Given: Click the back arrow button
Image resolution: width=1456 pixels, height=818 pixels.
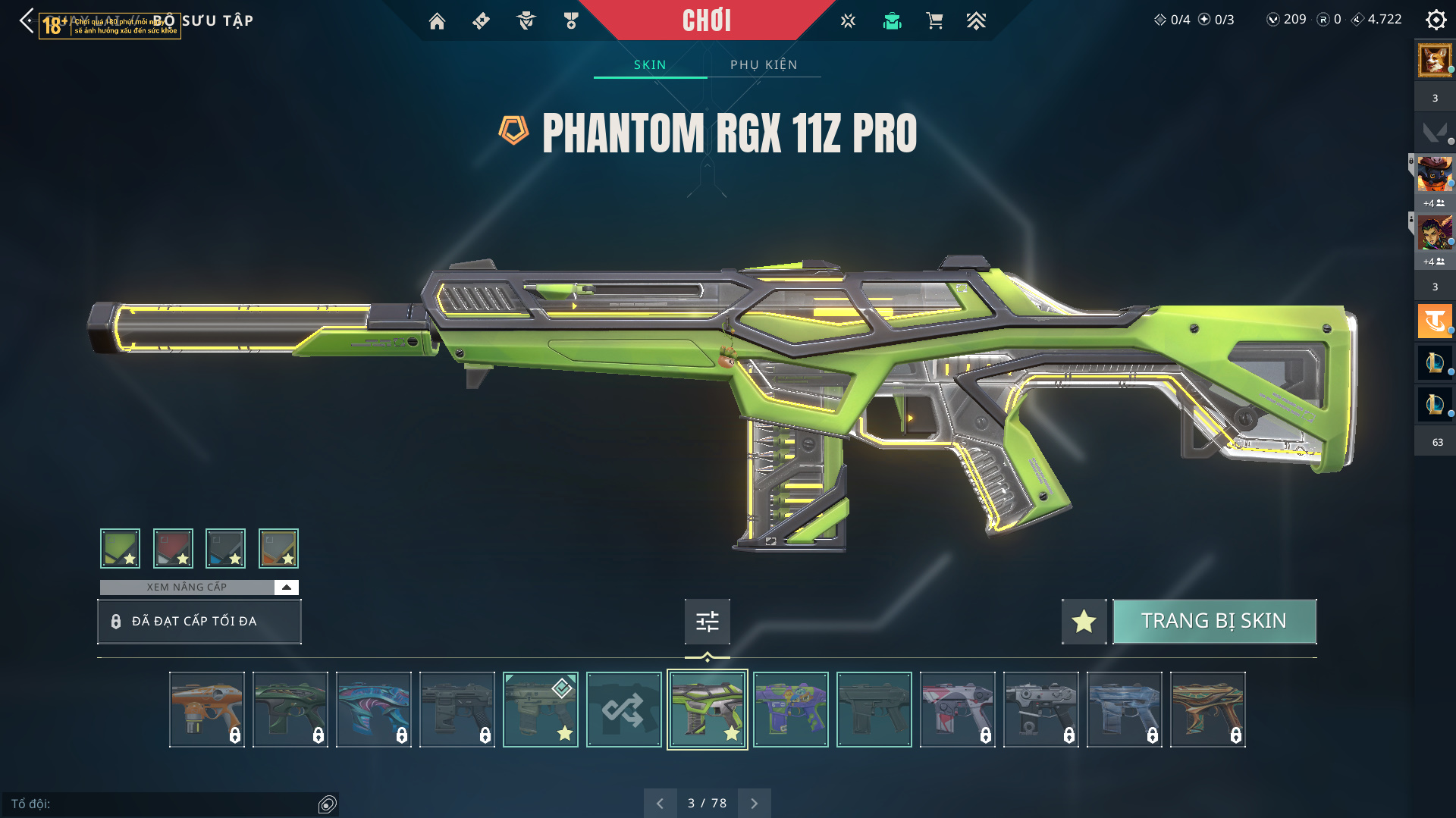Looking at the screenshot, I should [27, 20].
